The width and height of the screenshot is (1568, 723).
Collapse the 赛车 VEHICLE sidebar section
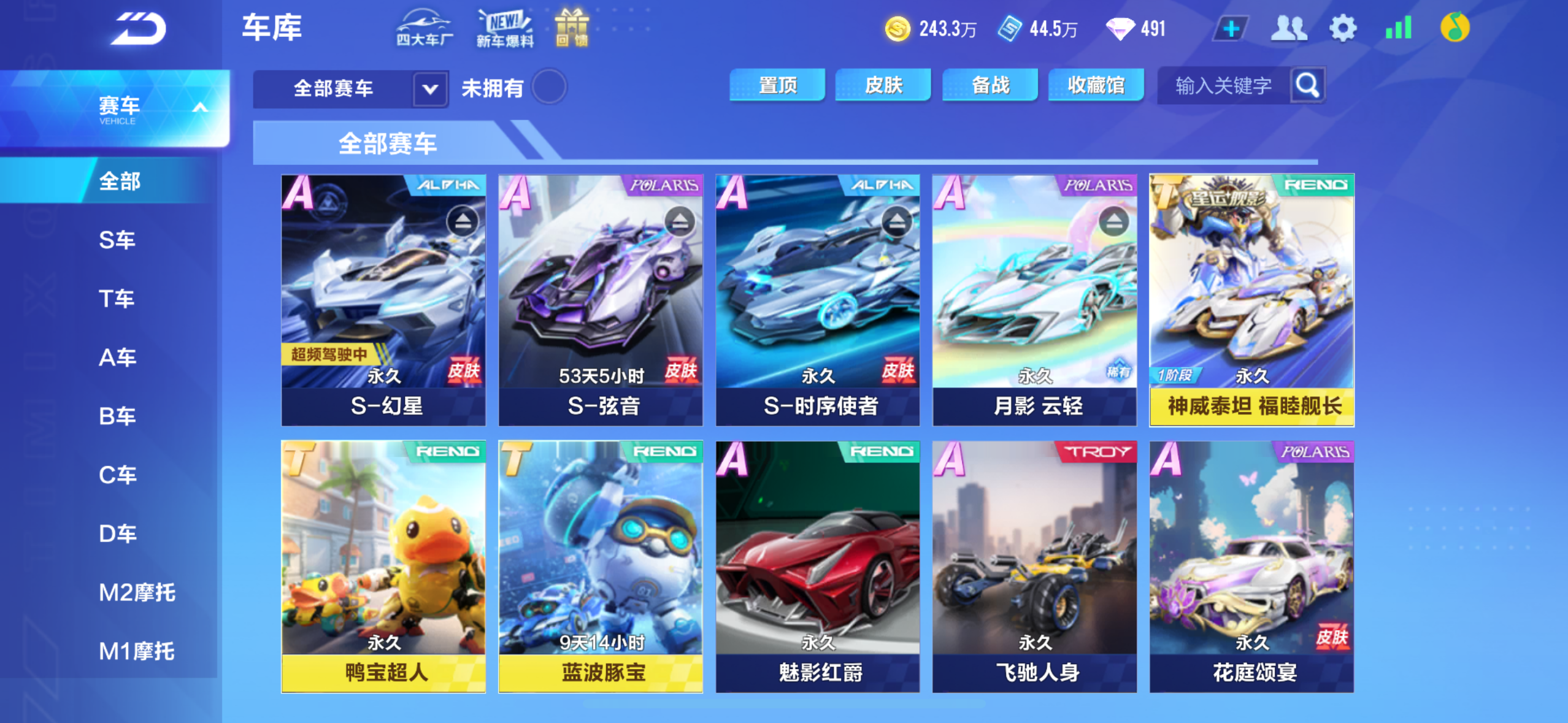(200, 108)
